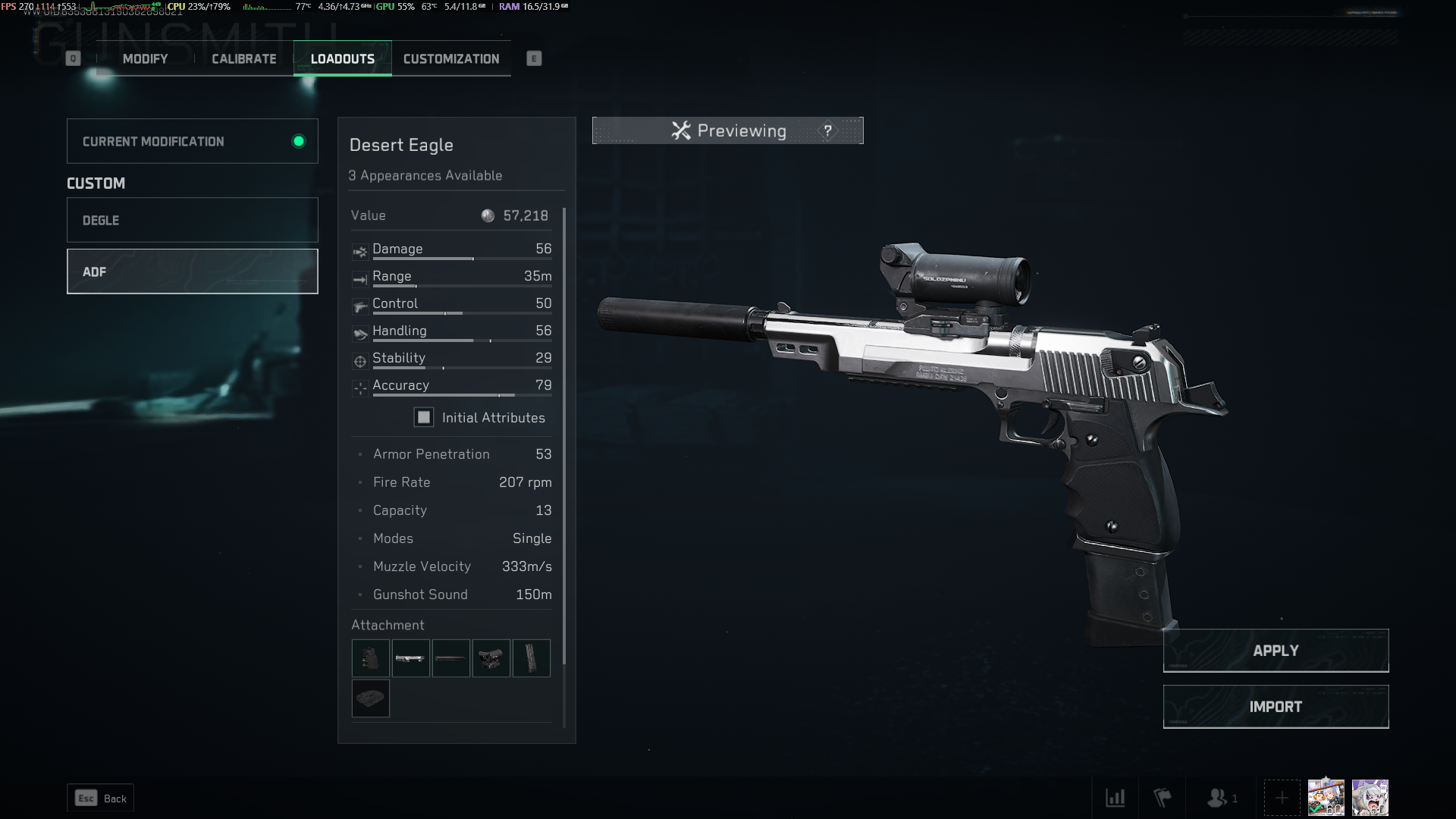Select the pistol grip attachment slot
This screenshot has height=819, width=1456.
click(x=371, y=657)
